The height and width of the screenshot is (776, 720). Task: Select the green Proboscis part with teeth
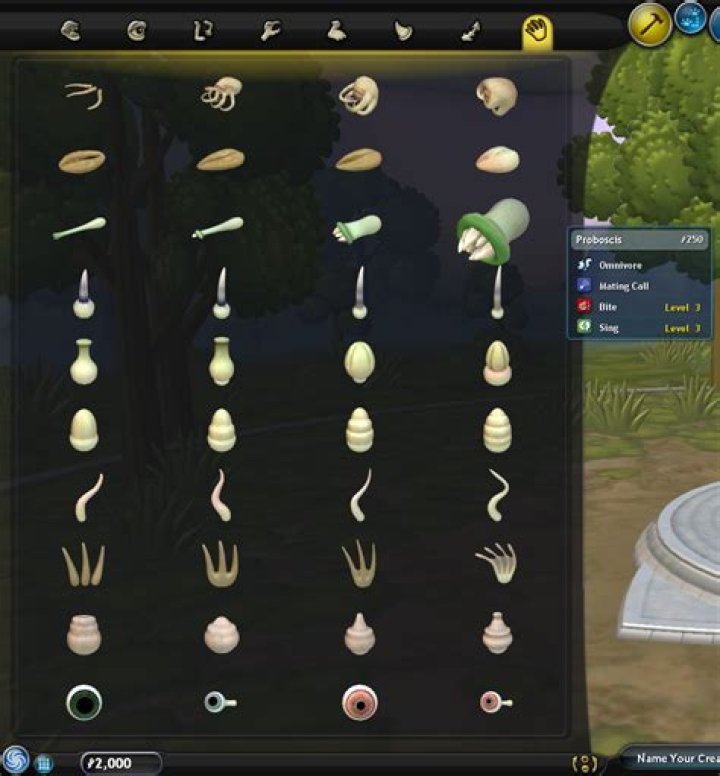(493, 231)
